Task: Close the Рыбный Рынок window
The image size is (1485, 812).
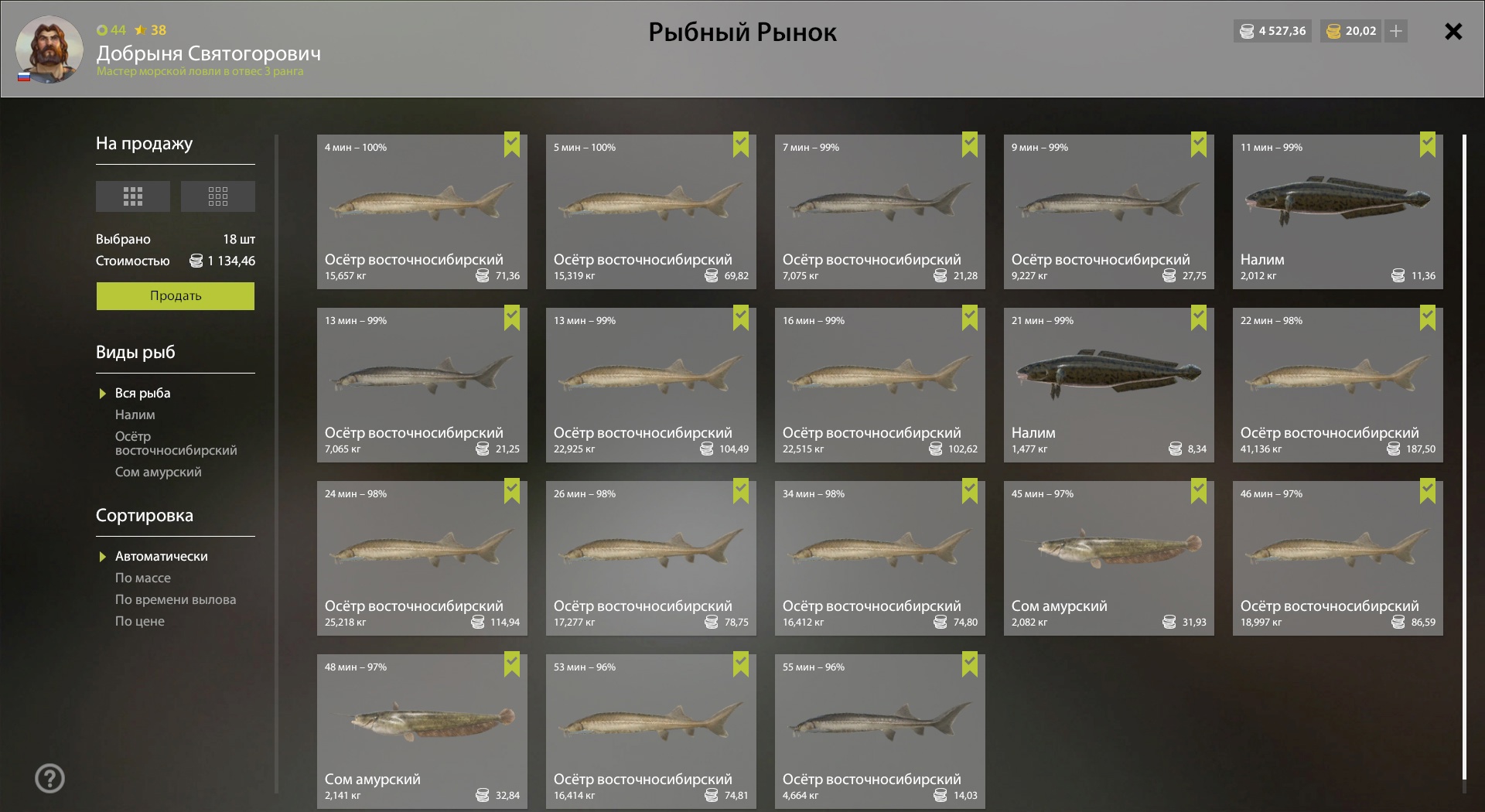Action: tap(1453, 32)
